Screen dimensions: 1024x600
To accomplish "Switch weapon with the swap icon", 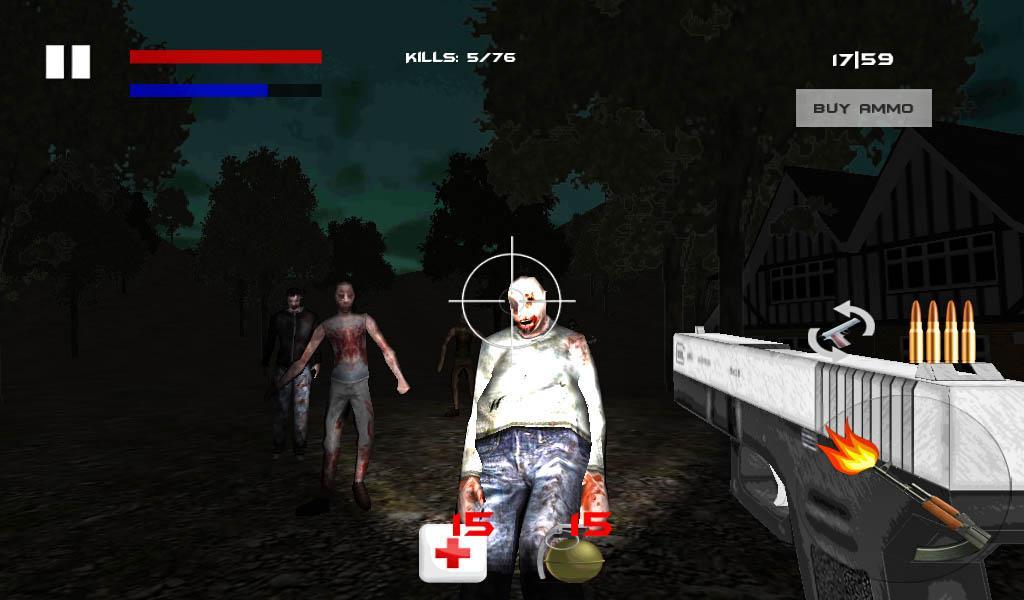I will (x=841, y=331).
